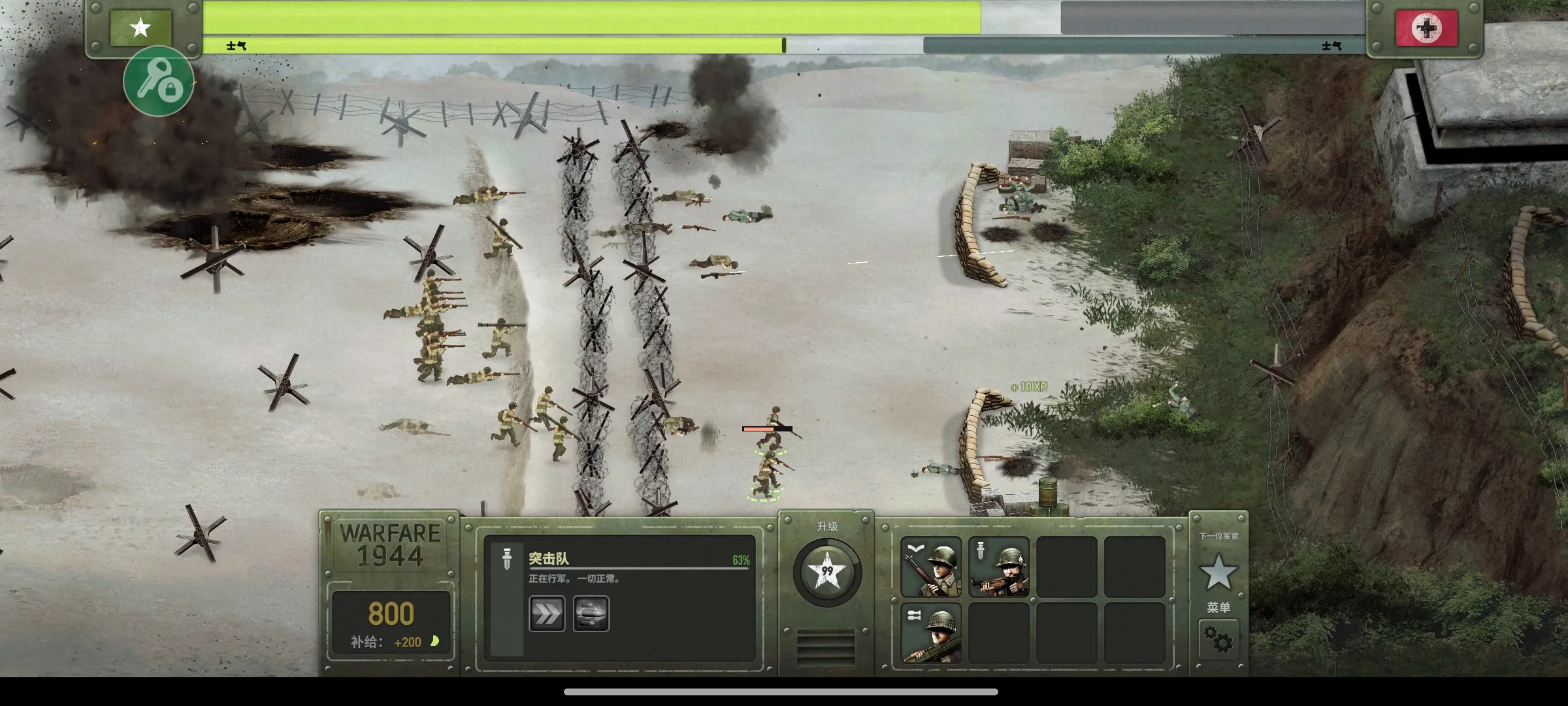
Task: Deploy the bazooka soldier unit portrait
Action: [931, 634]
